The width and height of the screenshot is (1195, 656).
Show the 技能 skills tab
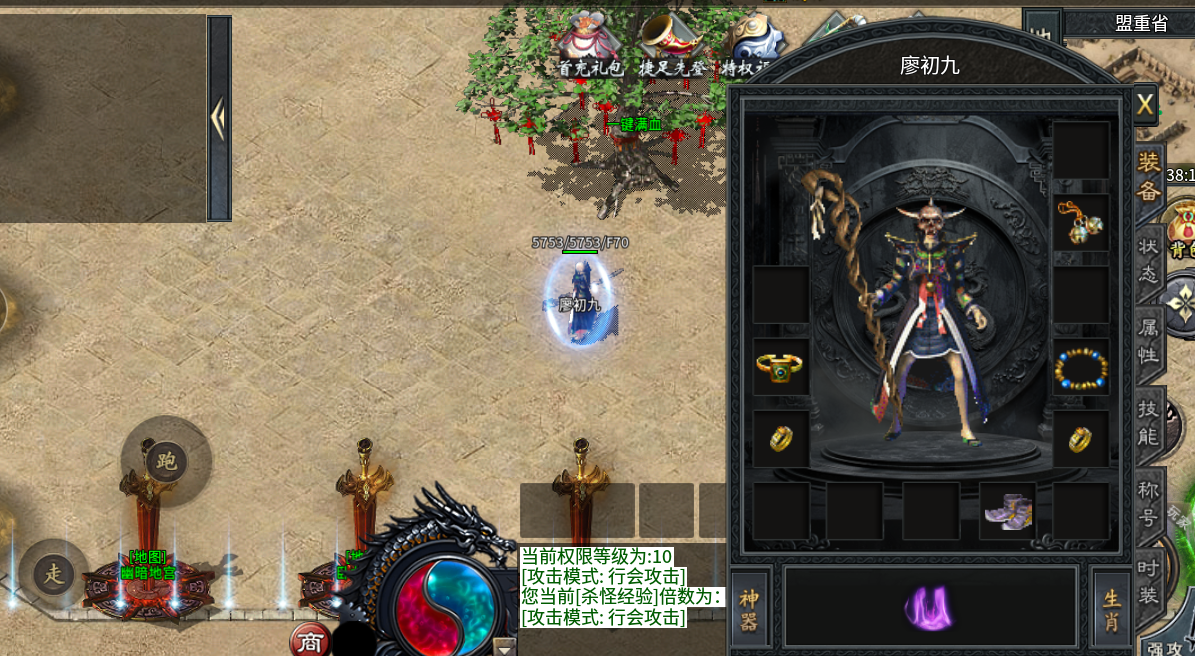(1148, 423)
